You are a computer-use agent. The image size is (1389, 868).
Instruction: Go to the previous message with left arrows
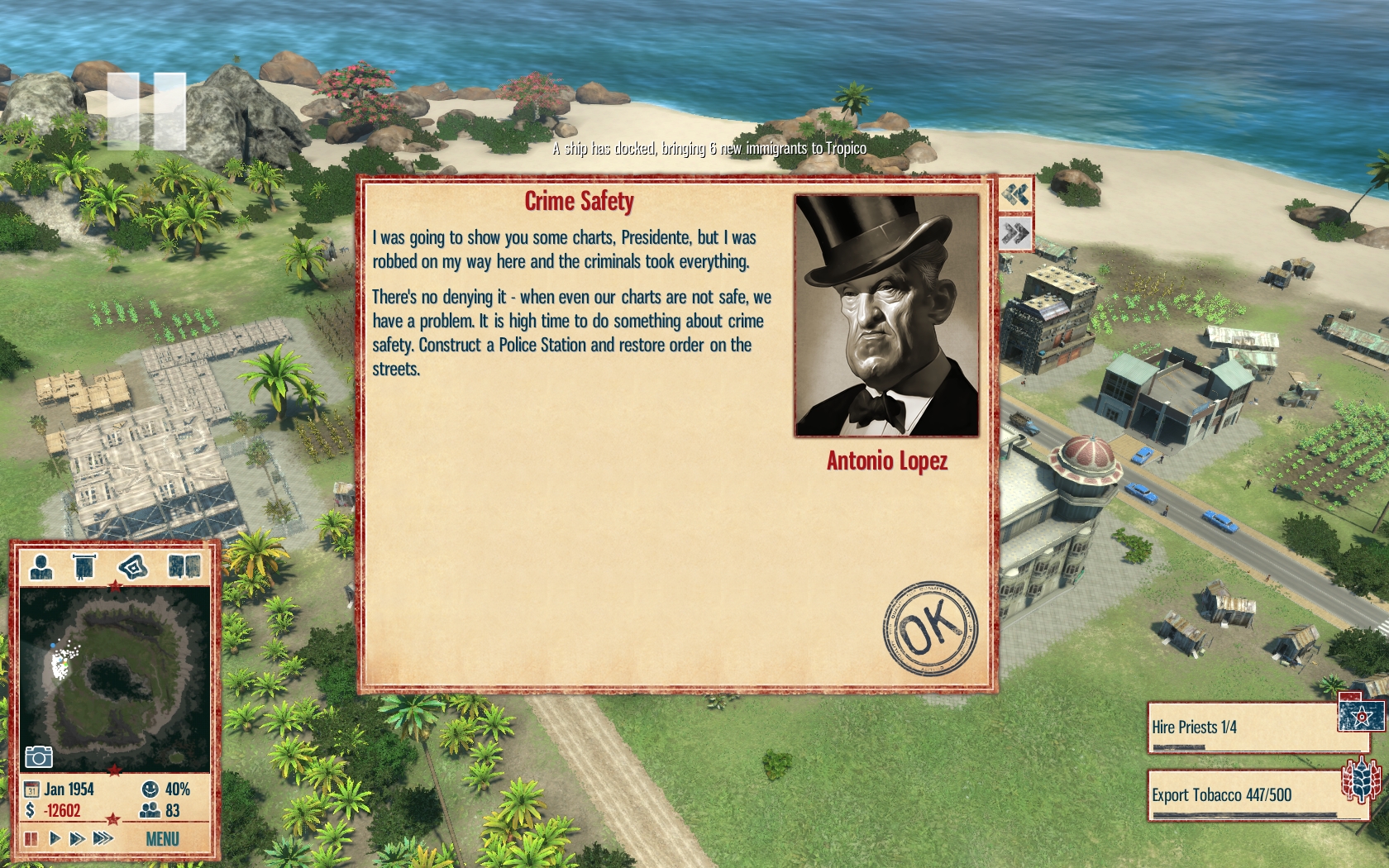tap(1015, 195)
